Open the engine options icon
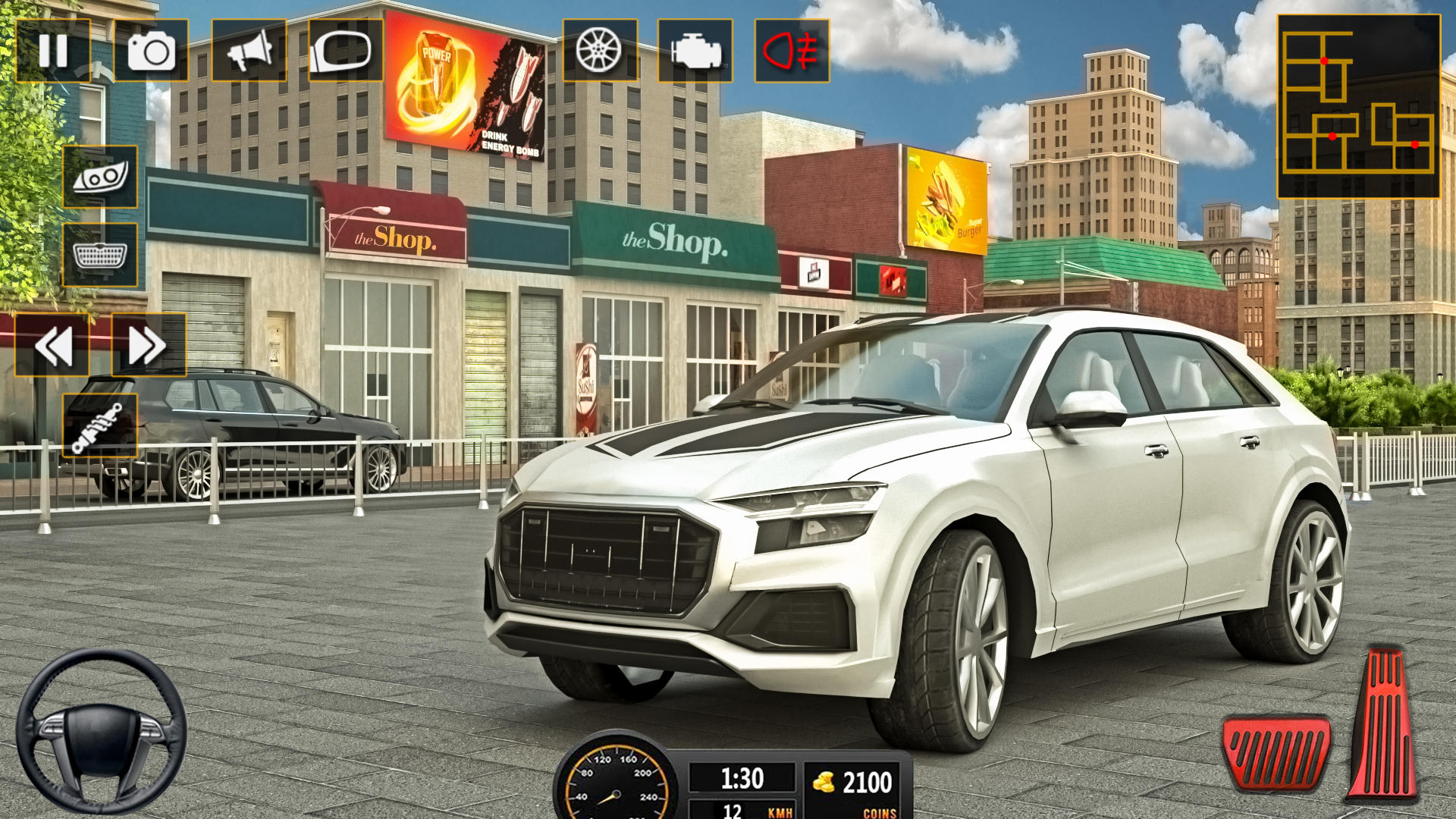 tap(696, 52)
